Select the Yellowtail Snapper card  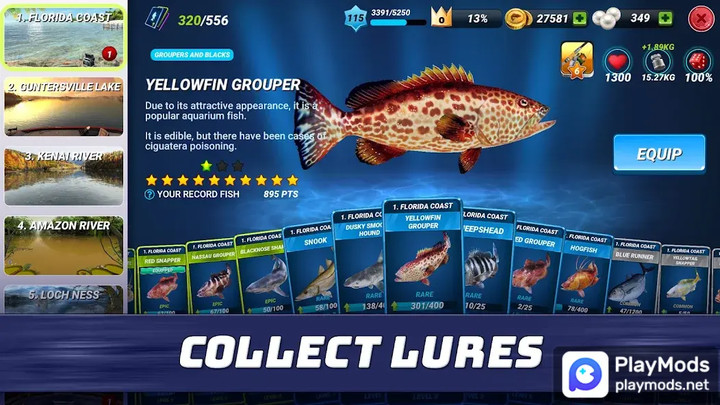point(685,285)
